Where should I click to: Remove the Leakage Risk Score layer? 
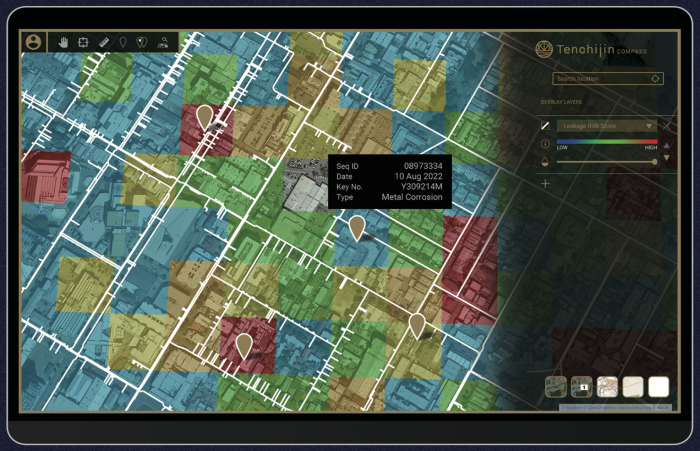(667, 126)
